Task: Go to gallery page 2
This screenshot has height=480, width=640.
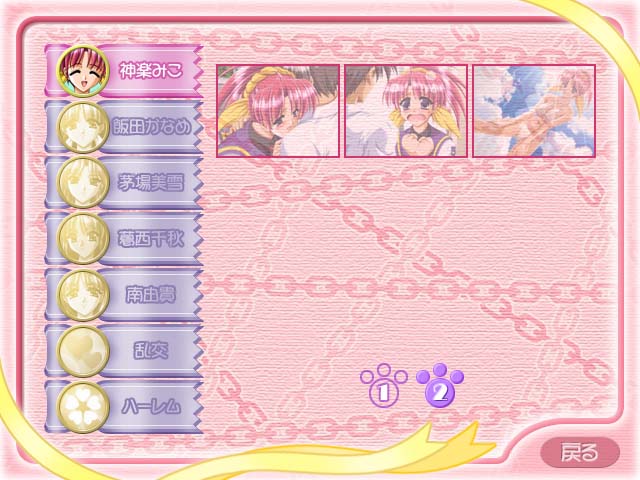Action: pyautogui.click(x=439, y=389)
